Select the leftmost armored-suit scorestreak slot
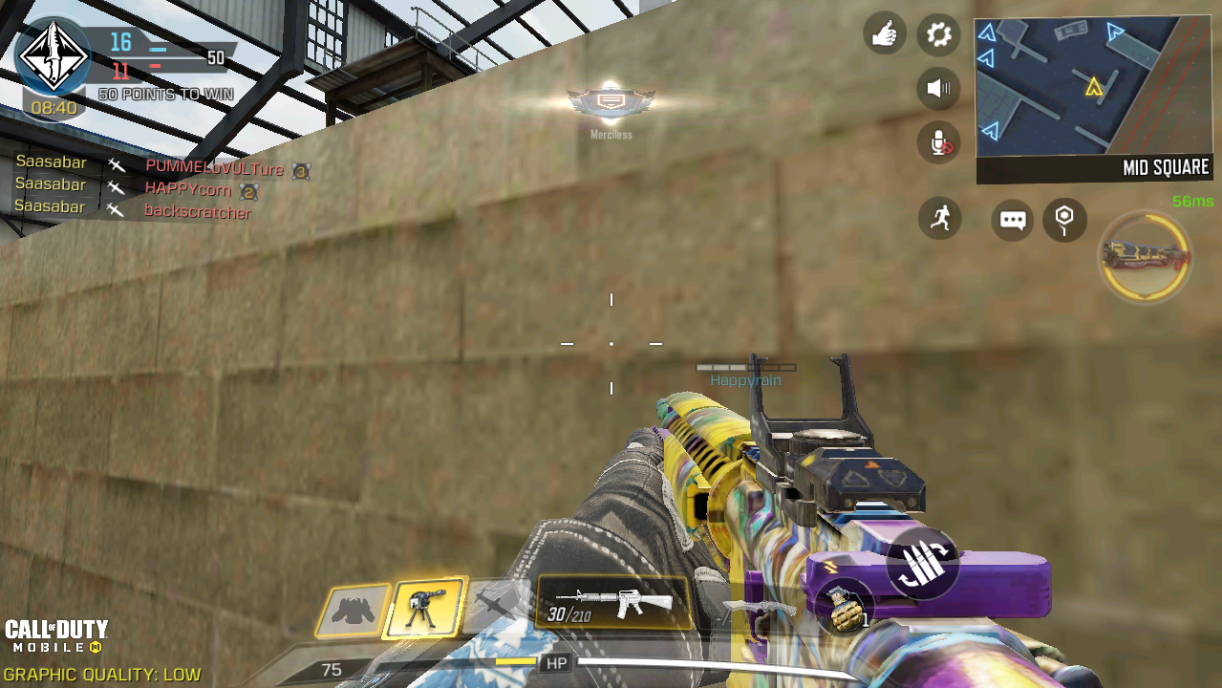This screenshot has width=1222, height=688. [354, 609]
